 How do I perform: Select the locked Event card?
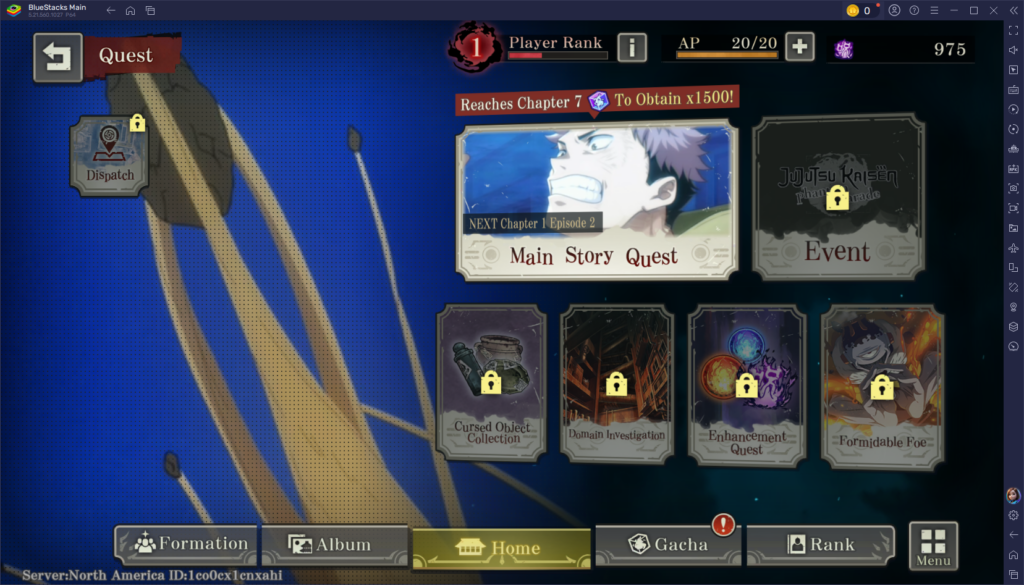coord(838,198)
